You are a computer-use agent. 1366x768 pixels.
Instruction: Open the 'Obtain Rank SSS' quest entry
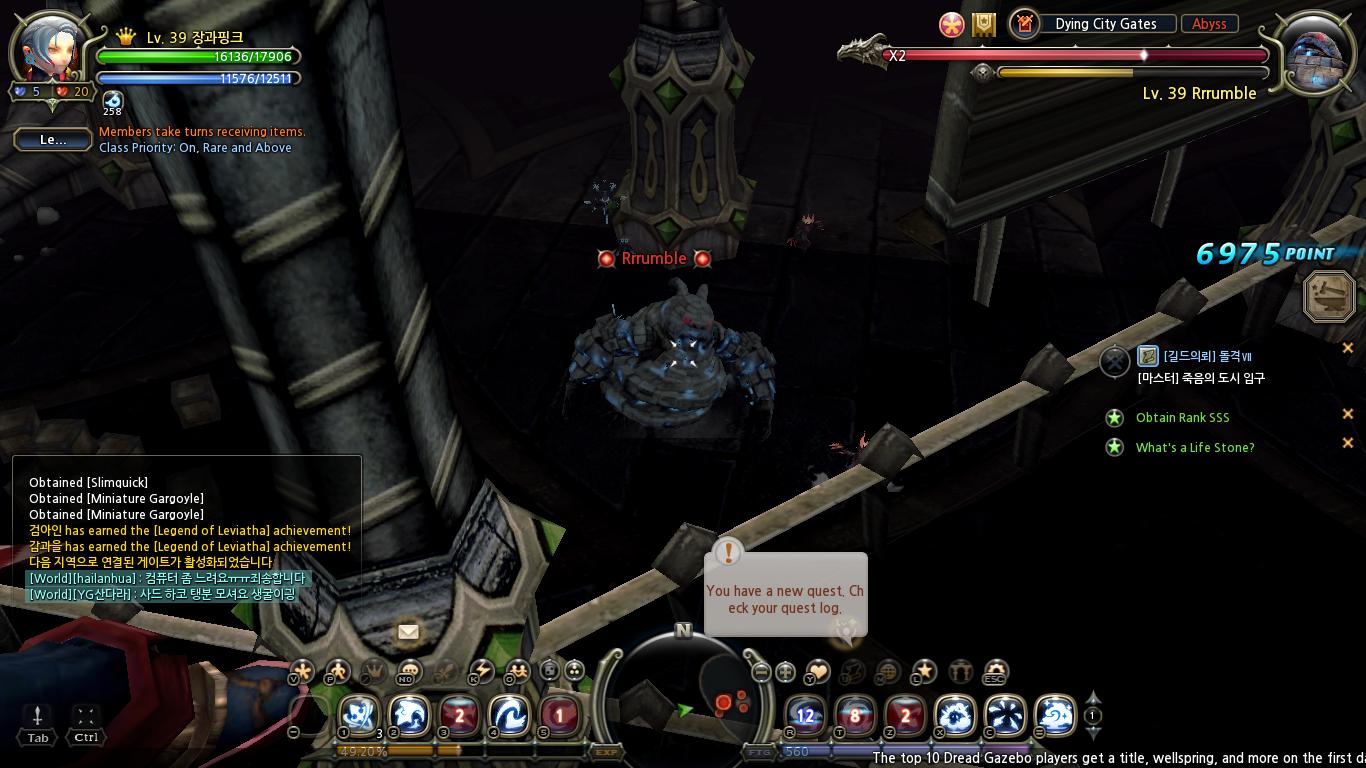click(1182, 418)
